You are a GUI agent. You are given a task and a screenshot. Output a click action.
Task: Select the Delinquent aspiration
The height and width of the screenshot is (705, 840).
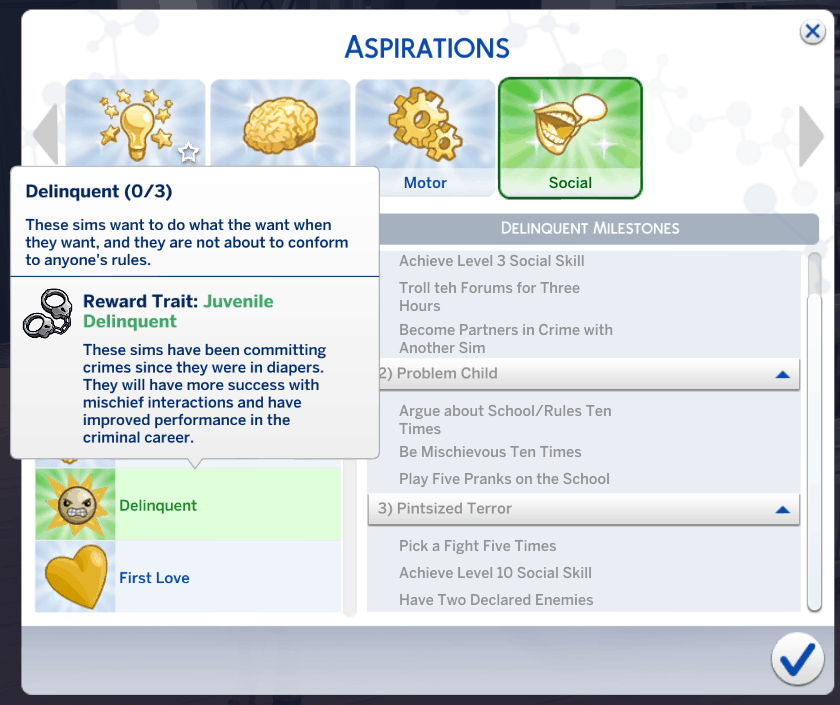pyautogui.click(x=188, y=505)
